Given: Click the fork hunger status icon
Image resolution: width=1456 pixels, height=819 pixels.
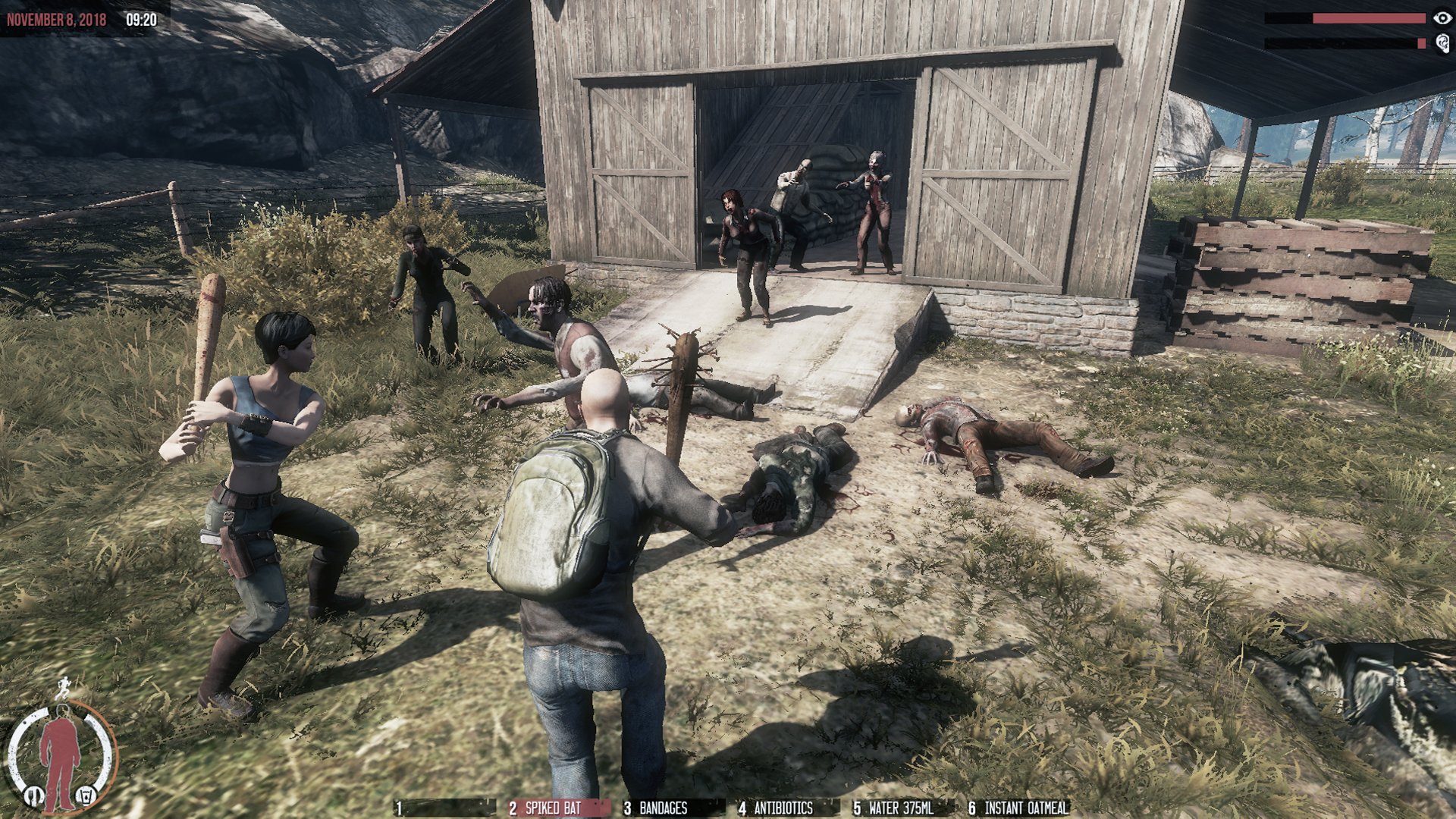Looking at the screenshot, I should [33, 795].
